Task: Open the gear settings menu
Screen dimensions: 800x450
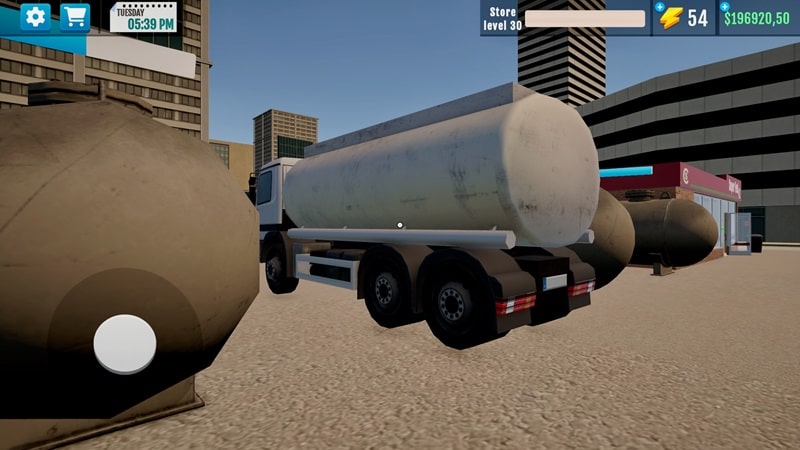Action: [36, 16]
